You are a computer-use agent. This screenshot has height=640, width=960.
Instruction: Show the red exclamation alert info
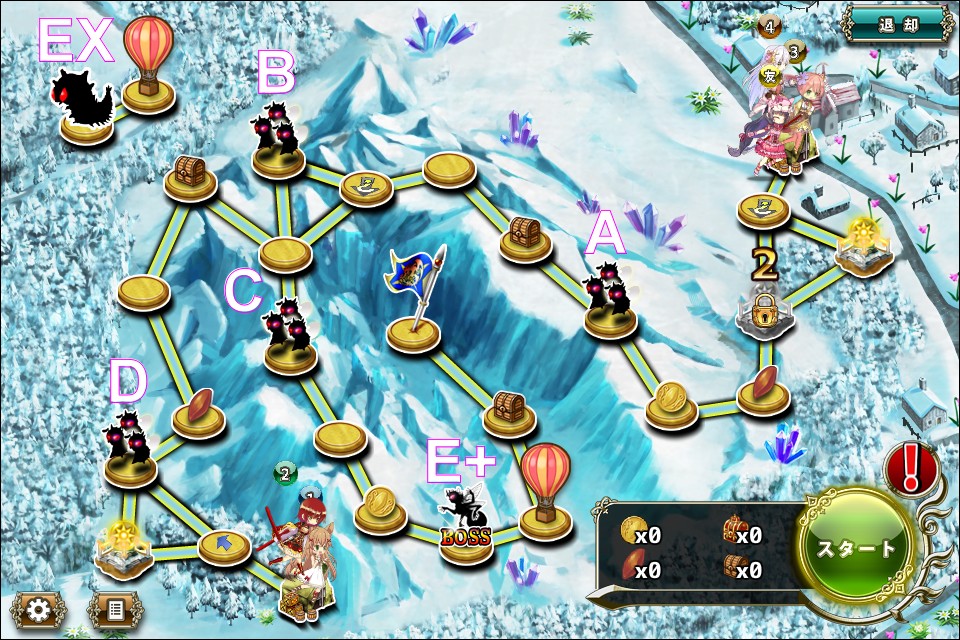click(911, 468)
